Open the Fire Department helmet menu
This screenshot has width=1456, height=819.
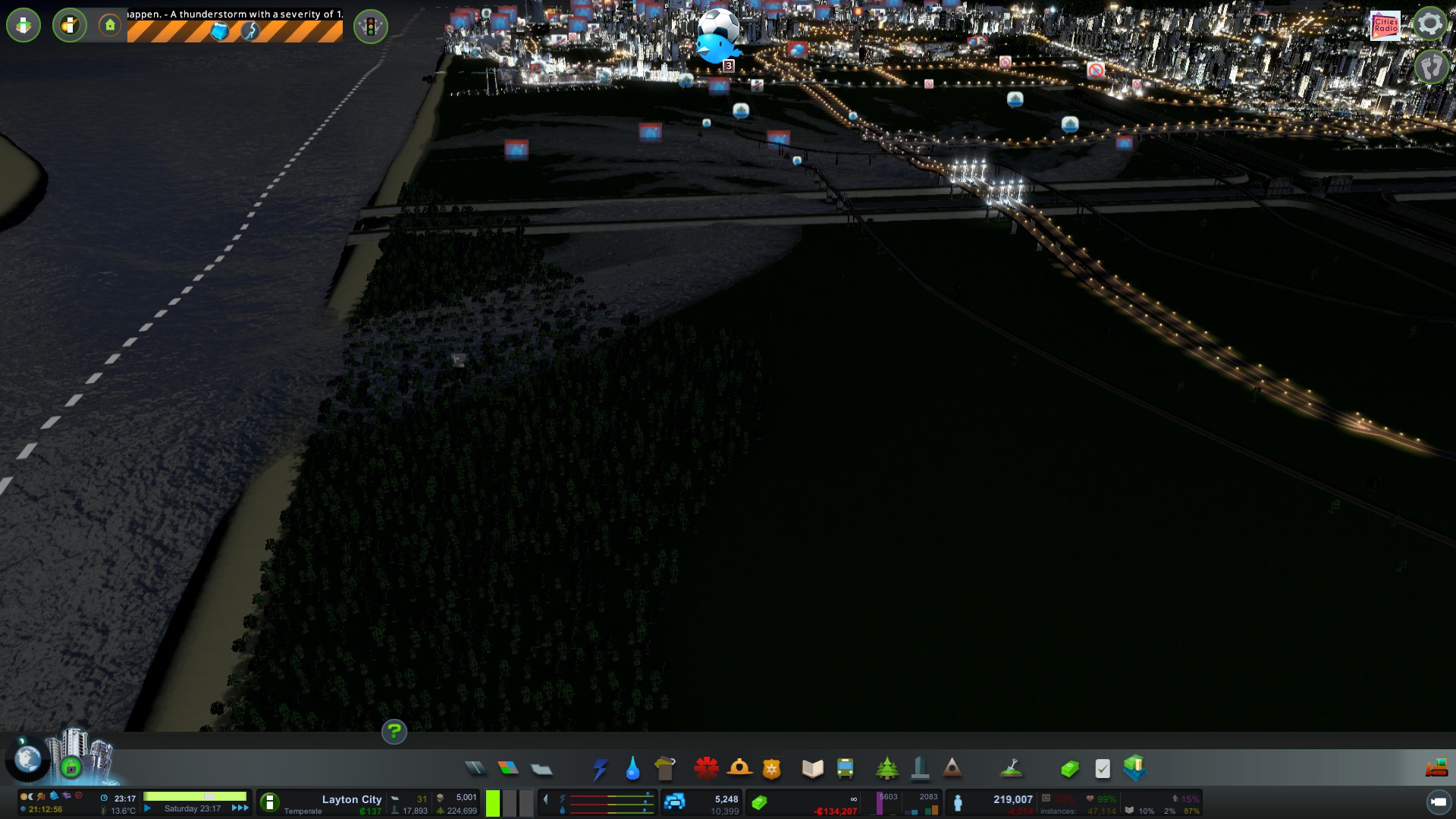[x=739, y=769]
